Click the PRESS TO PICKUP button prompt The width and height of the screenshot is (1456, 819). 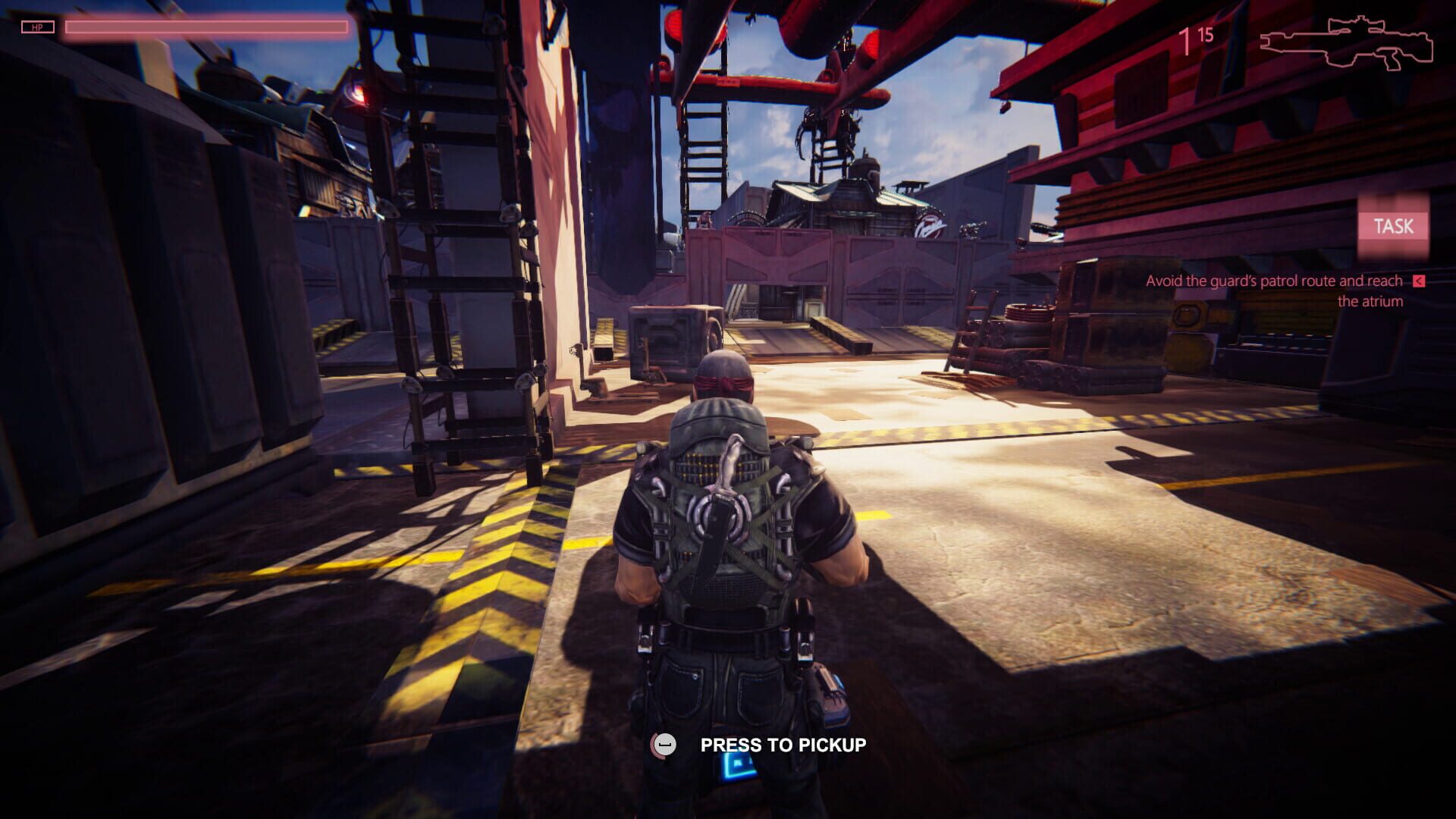coord(783,745)
